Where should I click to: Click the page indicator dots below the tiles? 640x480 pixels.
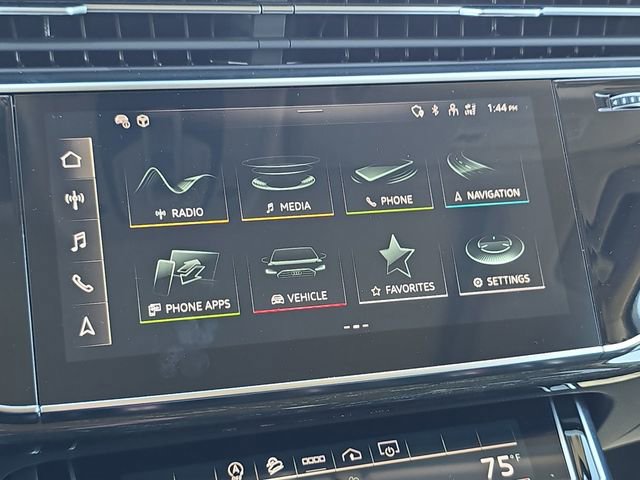point(356,326)
